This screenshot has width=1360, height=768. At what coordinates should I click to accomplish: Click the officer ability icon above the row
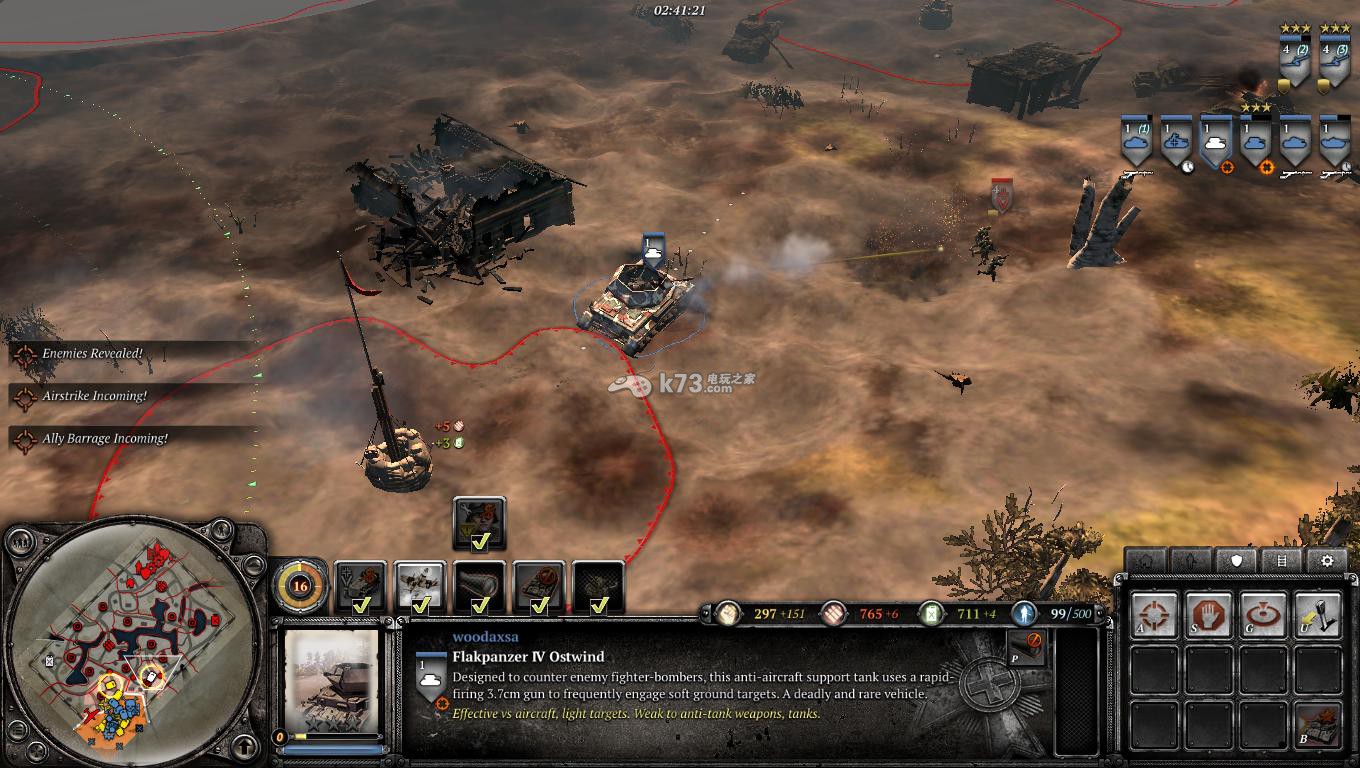point(479,524)
